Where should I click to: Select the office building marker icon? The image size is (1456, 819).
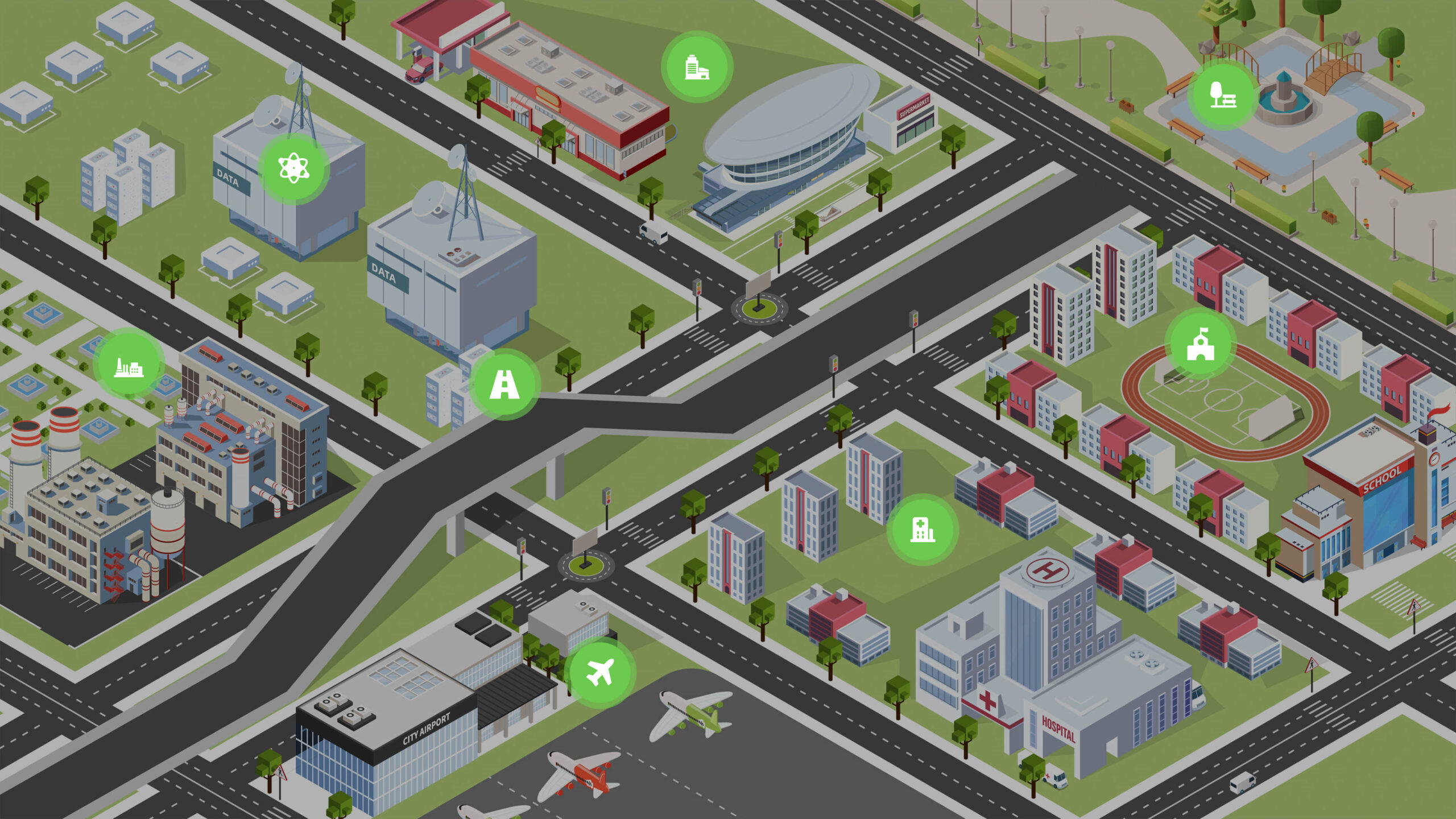[x=697, y=67]
